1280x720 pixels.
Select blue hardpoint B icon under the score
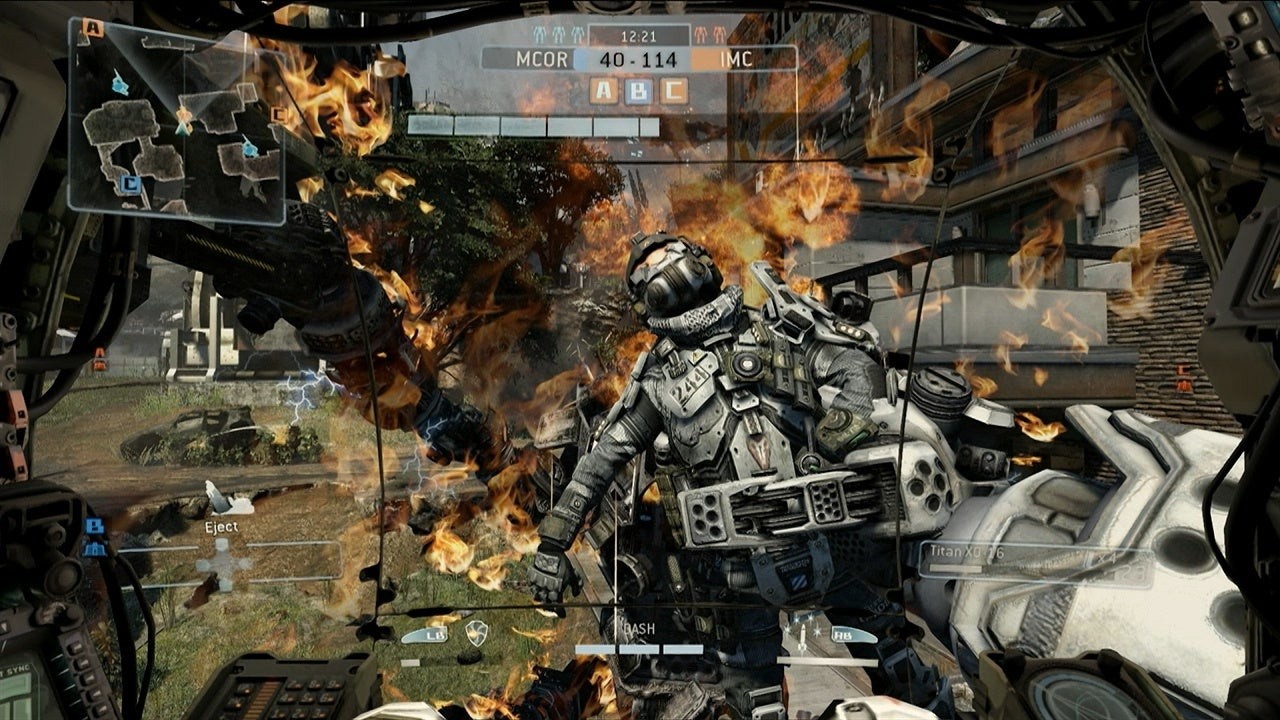tap(639, 92)
